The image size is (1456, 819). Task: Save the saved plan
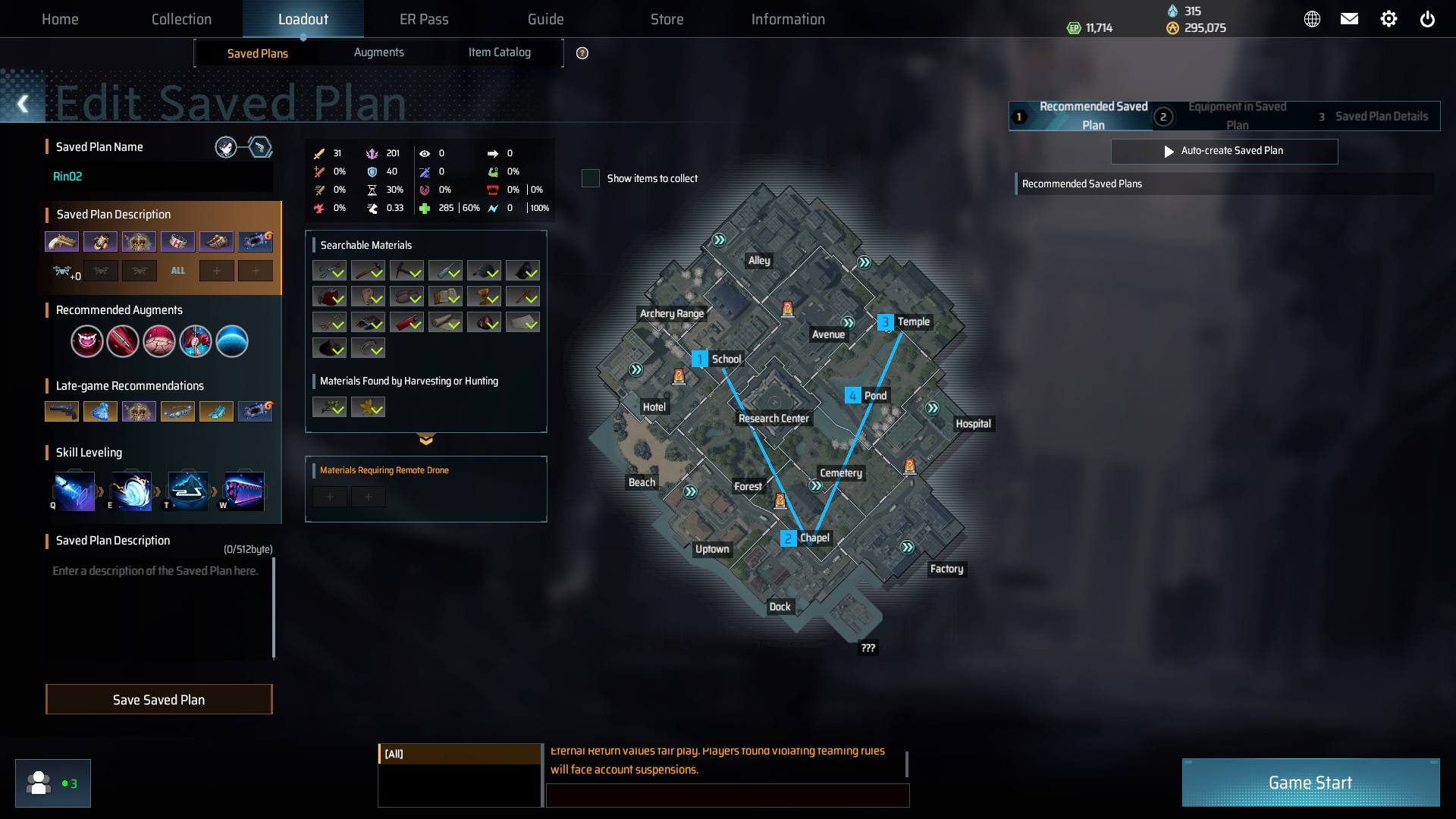pos(159,699)
